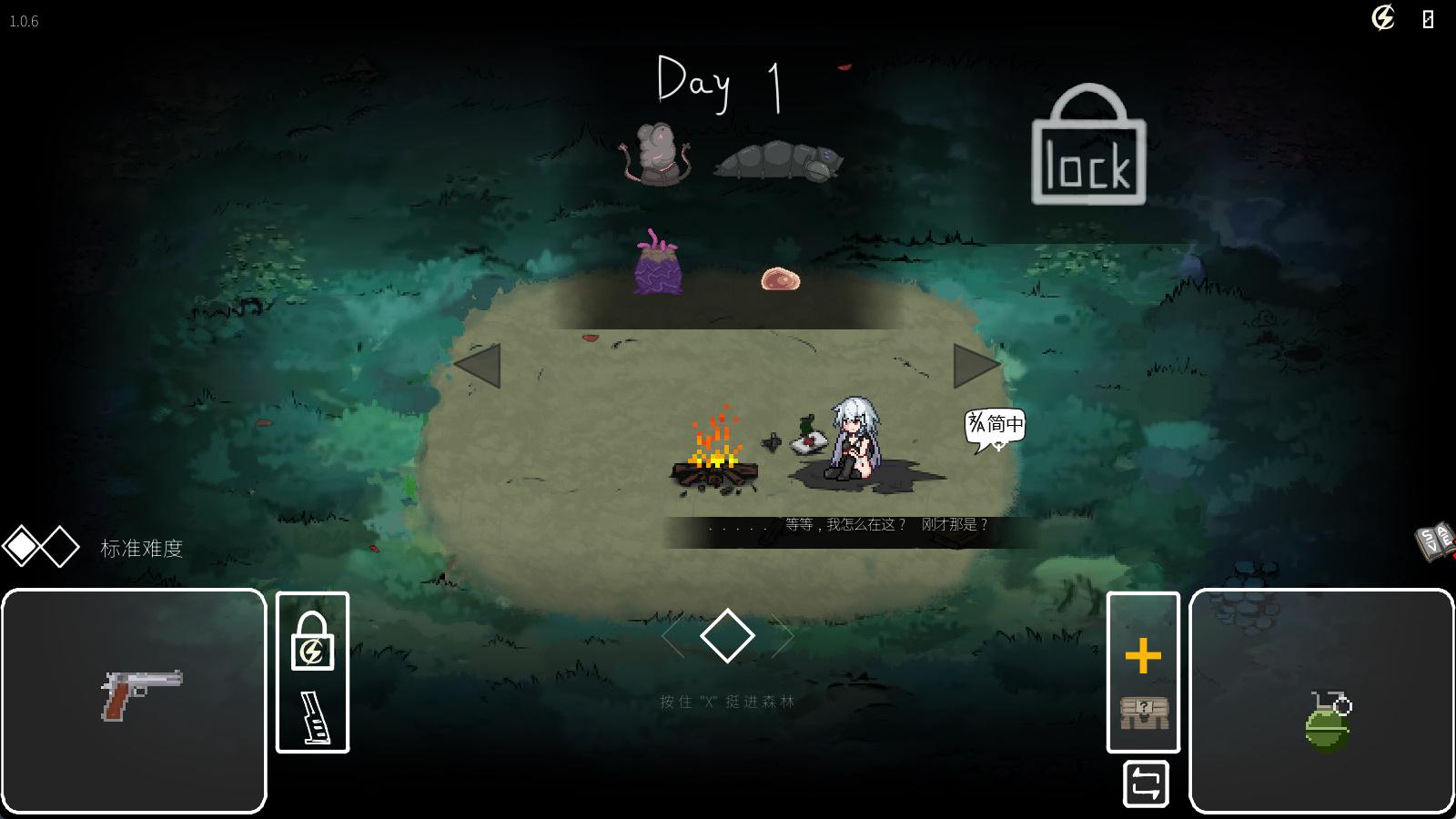The width and height of the screenshot is (1456, 819).
Task: Go to the next scene with right arrow
Action: (976, 366)
